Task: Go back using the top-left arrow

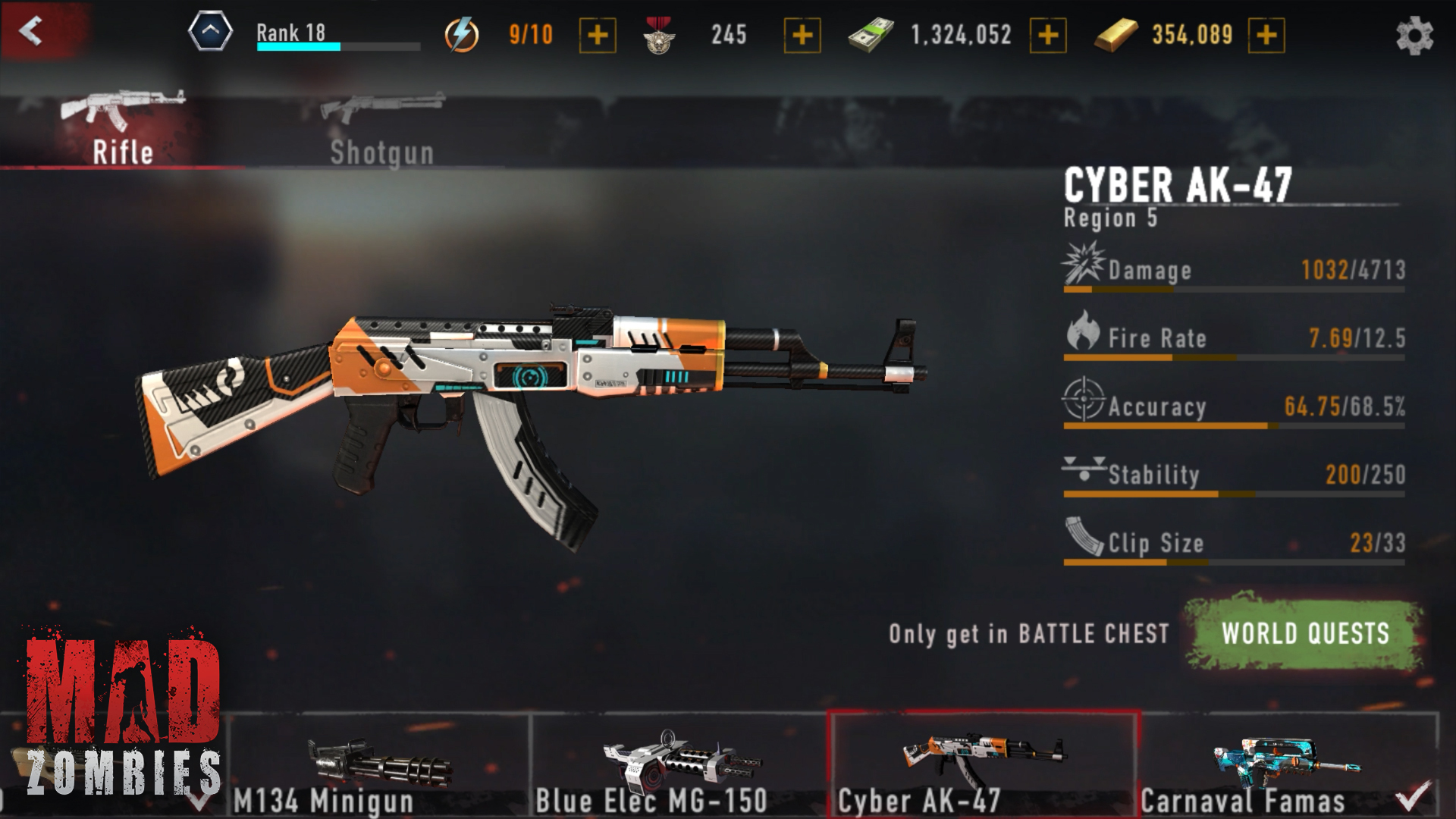Action: 32,32
